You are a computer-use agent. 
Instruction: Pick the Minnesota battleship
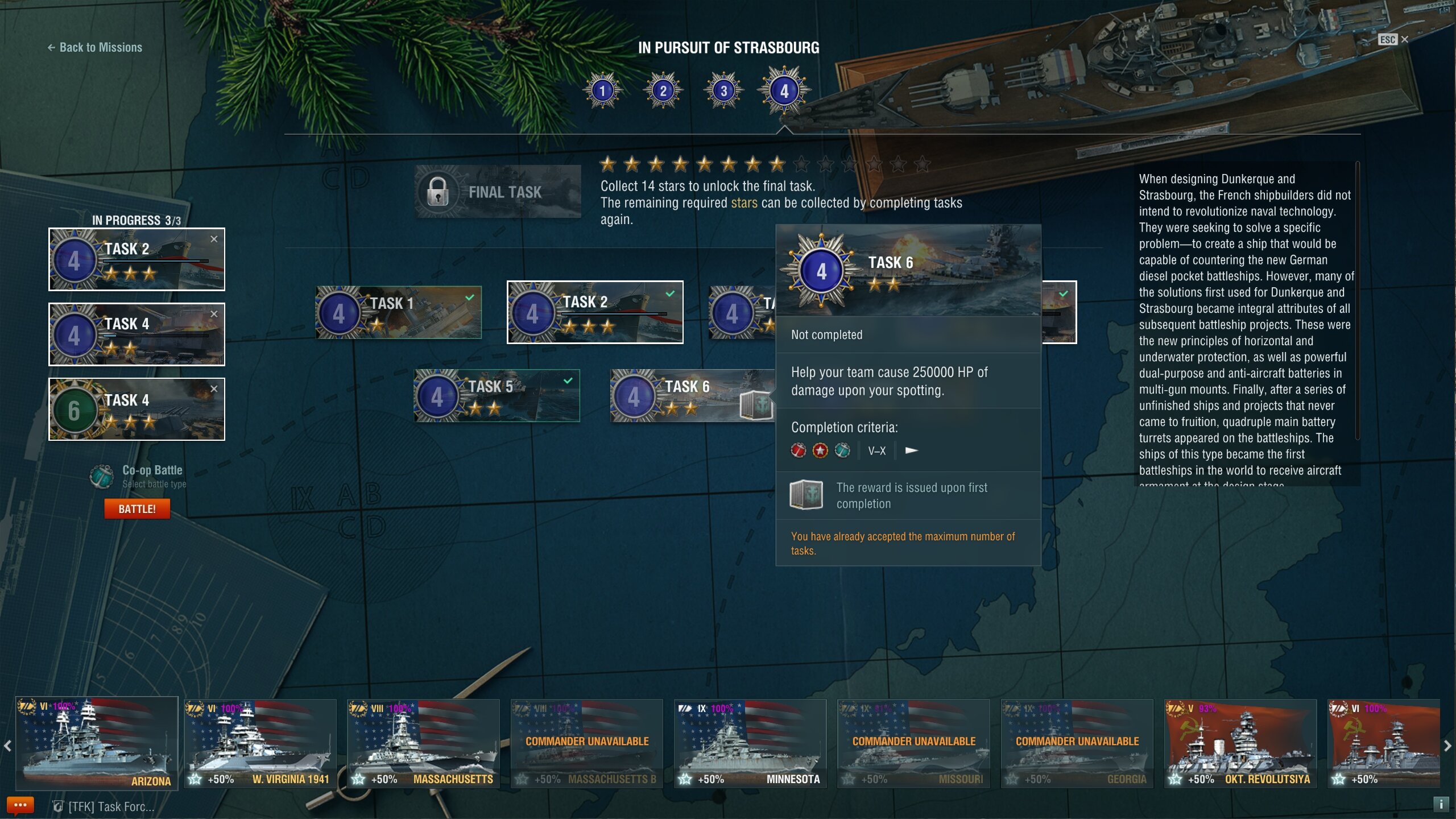tap(750, 743)
